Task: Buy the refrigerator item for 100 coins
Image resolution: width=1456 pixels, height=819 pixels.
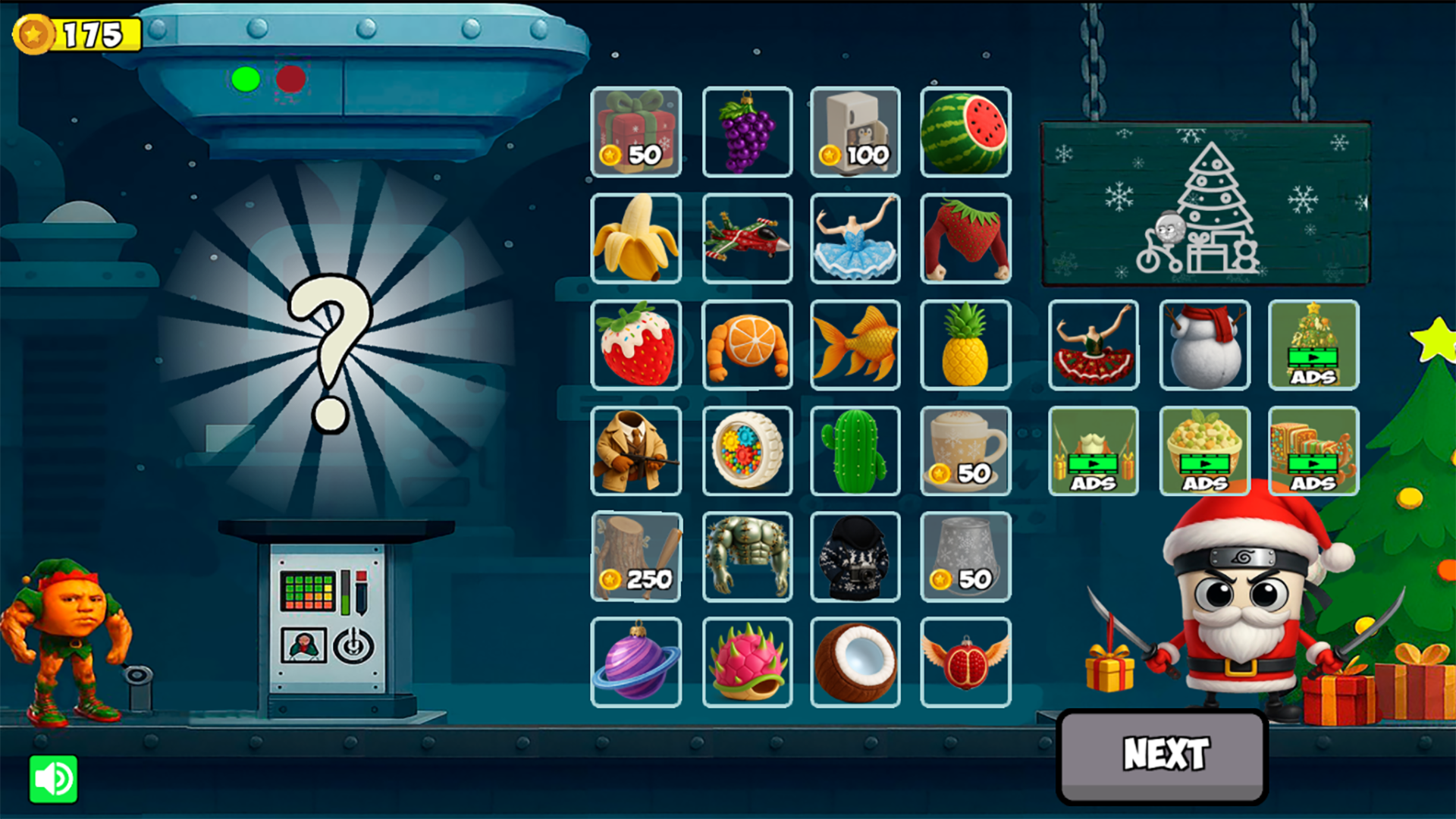Action: [855, 133]
